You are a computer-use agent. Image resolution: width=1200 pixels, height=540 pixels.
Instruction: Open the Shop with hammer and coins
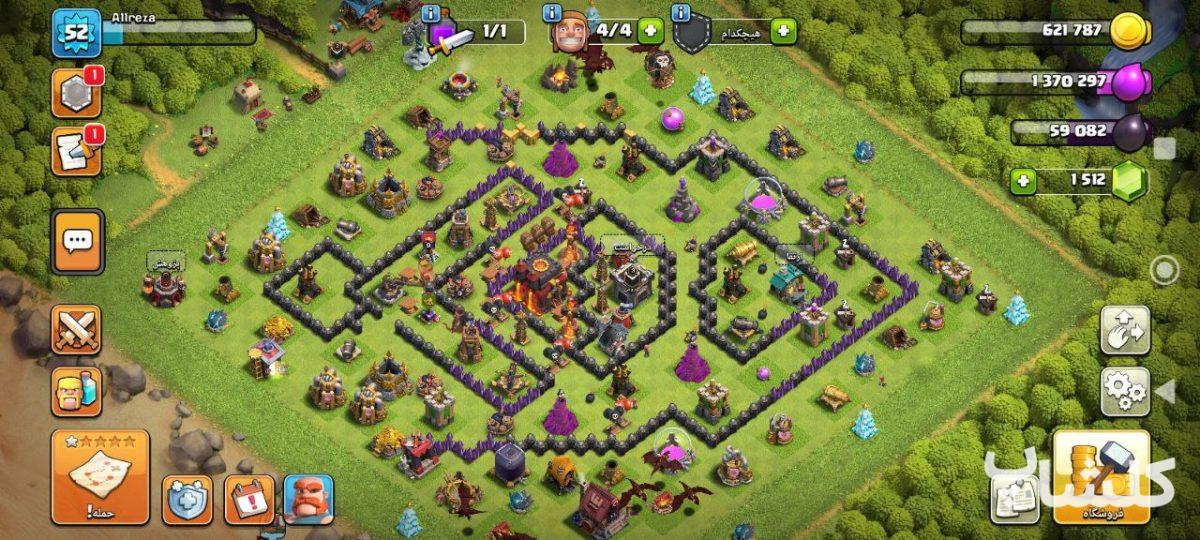(1100, 477)
